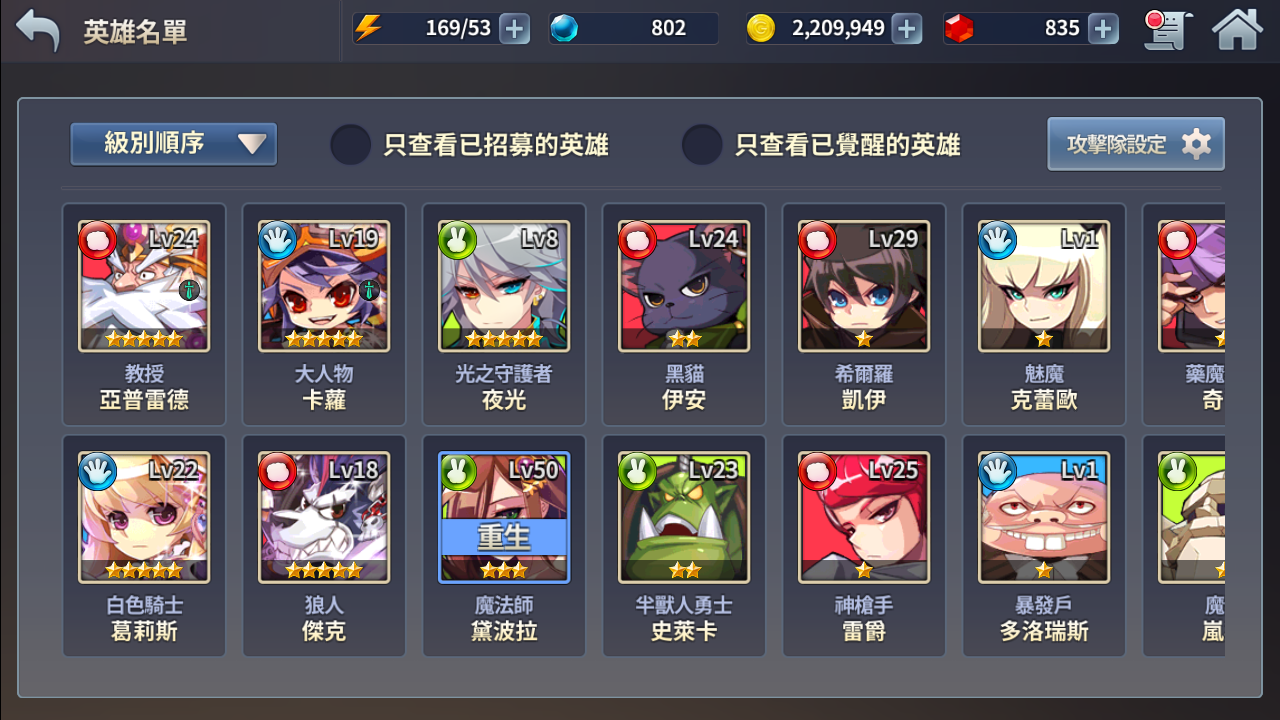Toggle the recruited heroes only option off
This screenshot has width=1280, height=720.
349,144
